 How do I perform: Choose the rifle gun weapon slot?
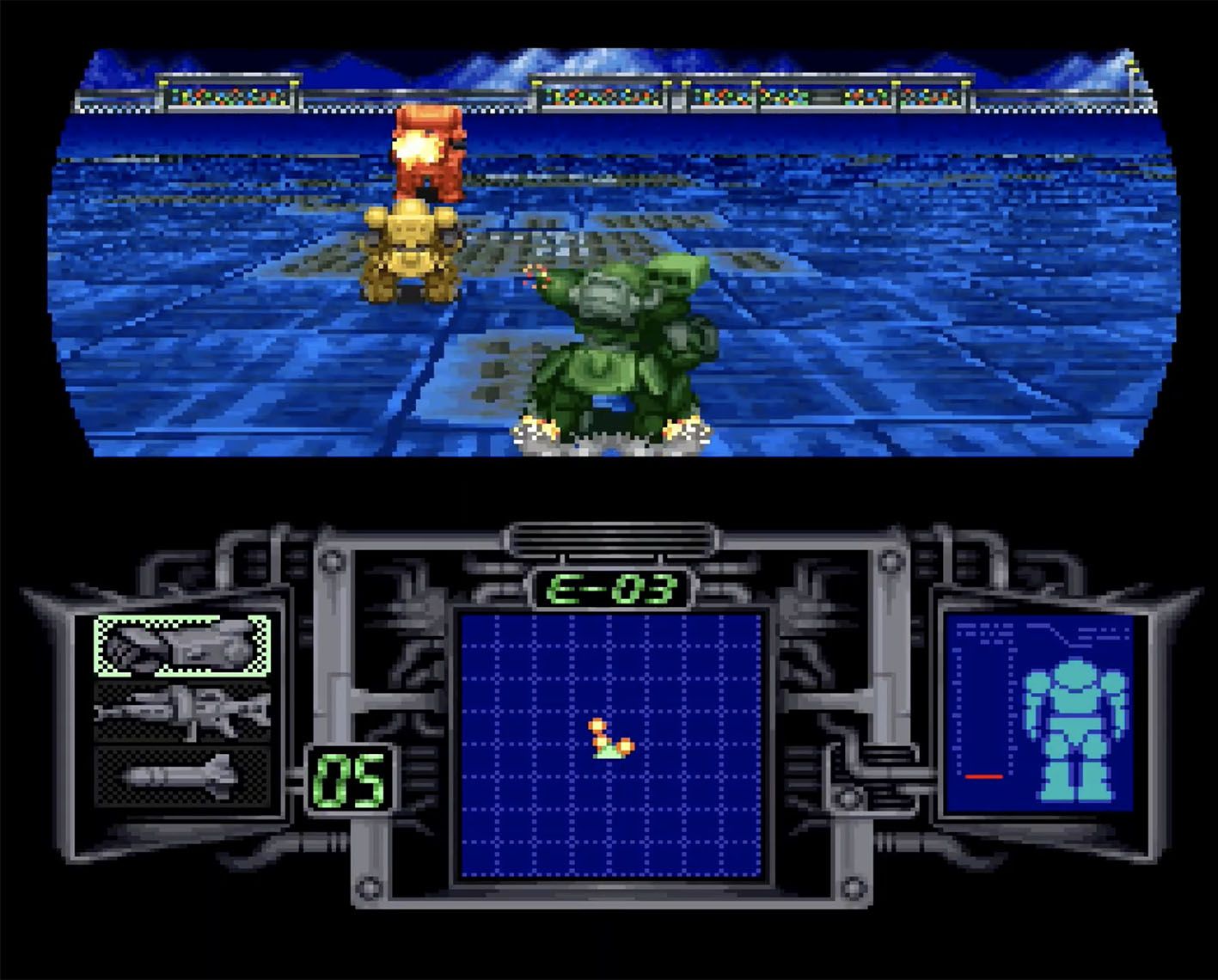click(182, 712)
